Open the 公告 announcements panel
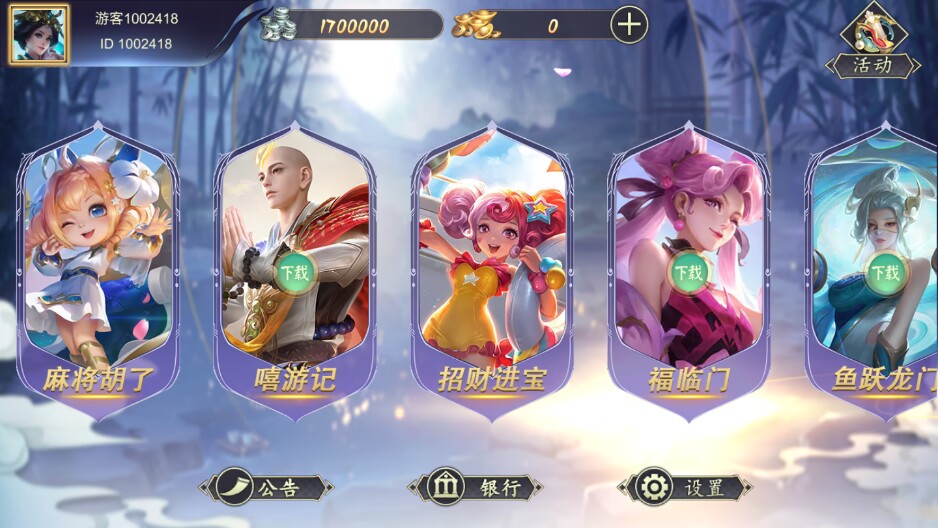Viewport: 938px width, 528px height. 266,488
